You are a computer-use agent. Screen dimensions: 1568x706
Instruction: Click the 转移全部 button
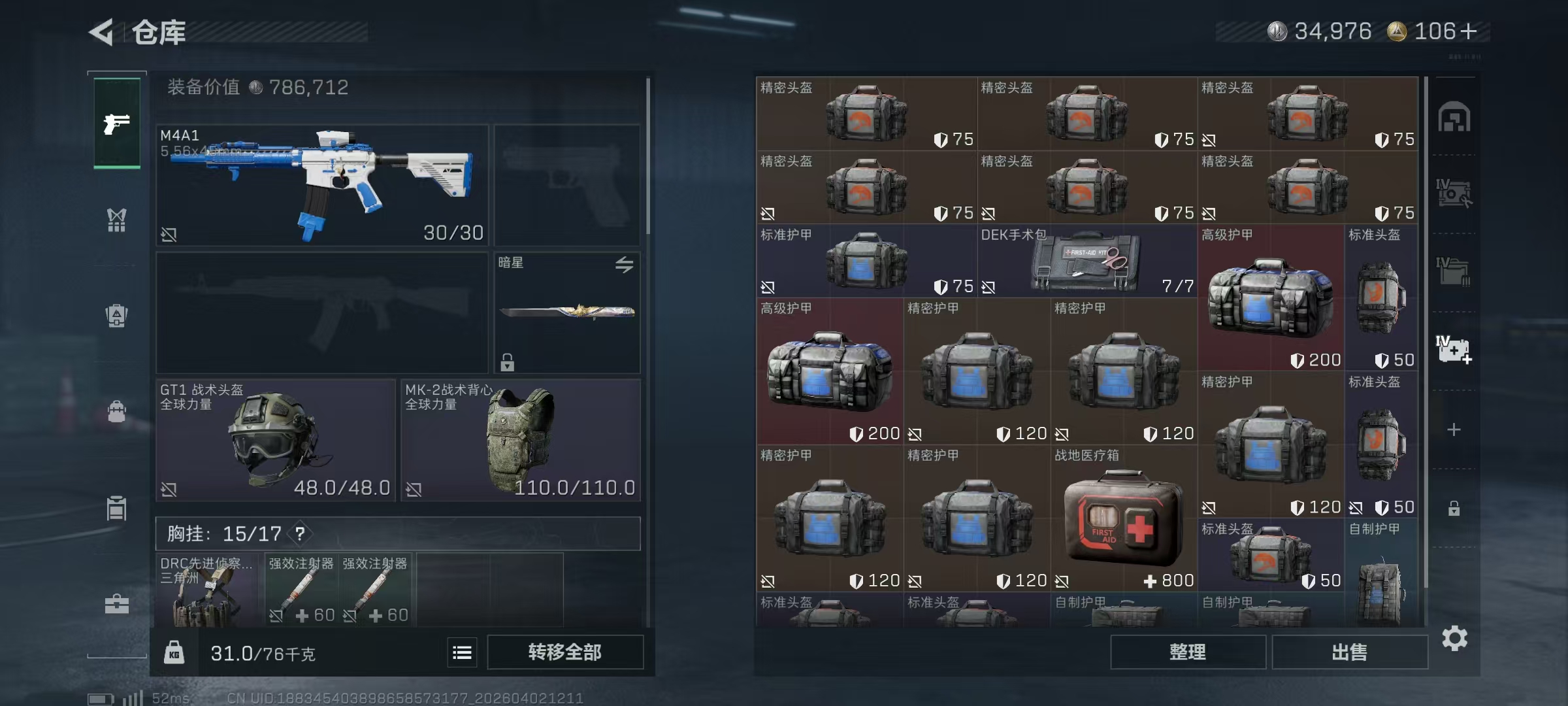564,652
